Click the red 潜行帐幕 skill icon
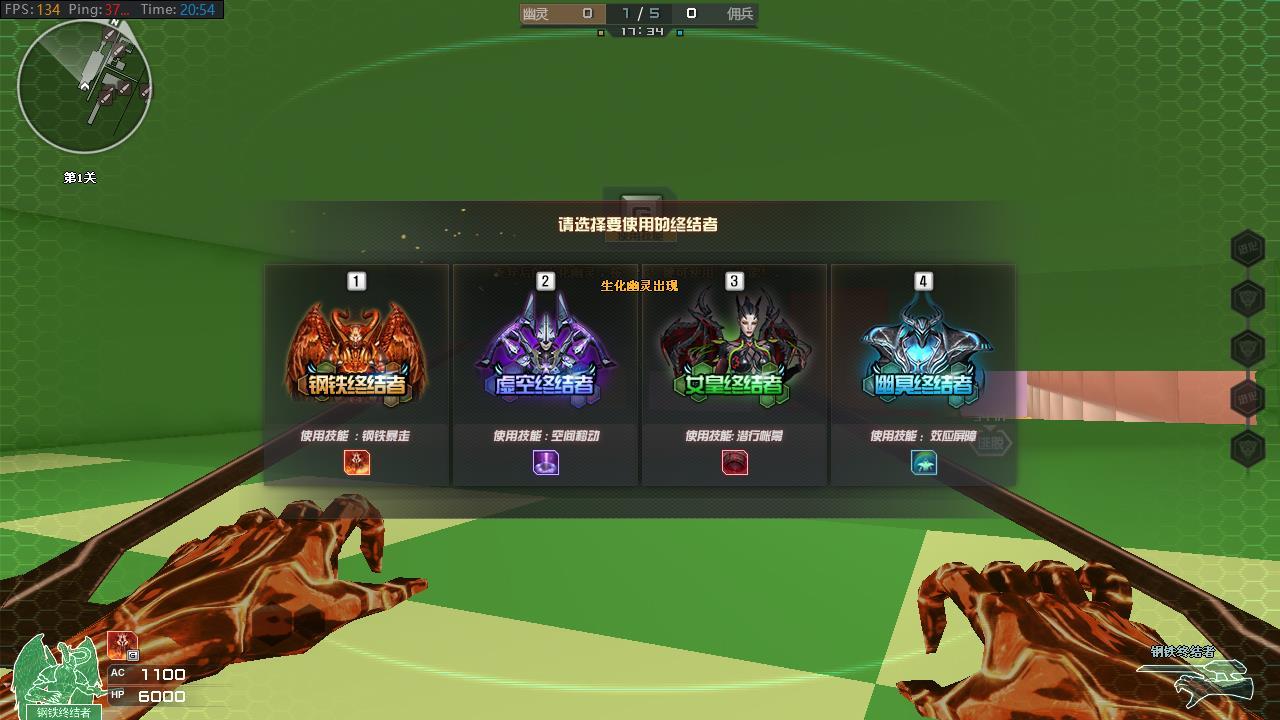 coord(733,463)
